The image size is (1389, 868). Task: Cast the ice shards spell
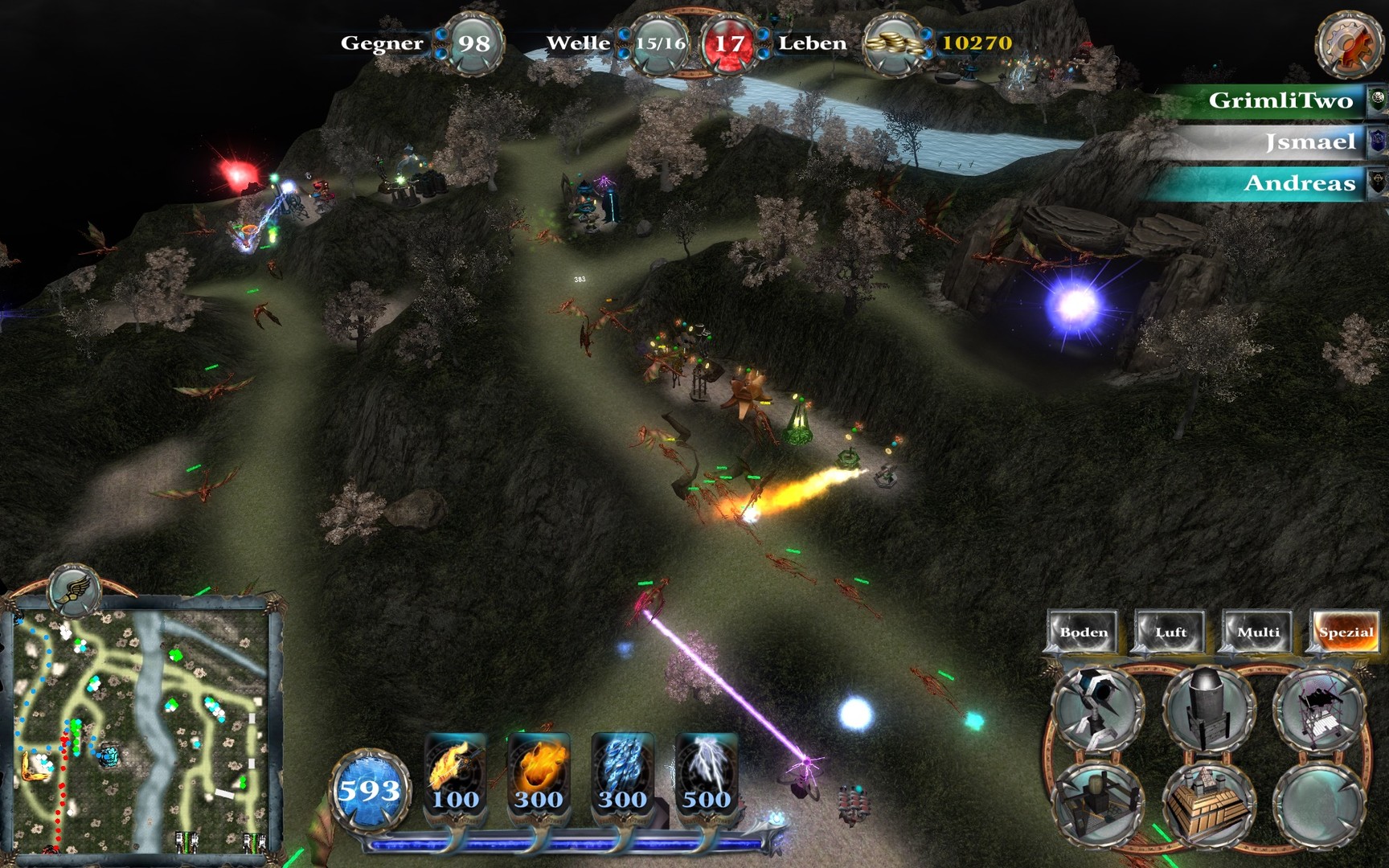[x=622, y=773]
